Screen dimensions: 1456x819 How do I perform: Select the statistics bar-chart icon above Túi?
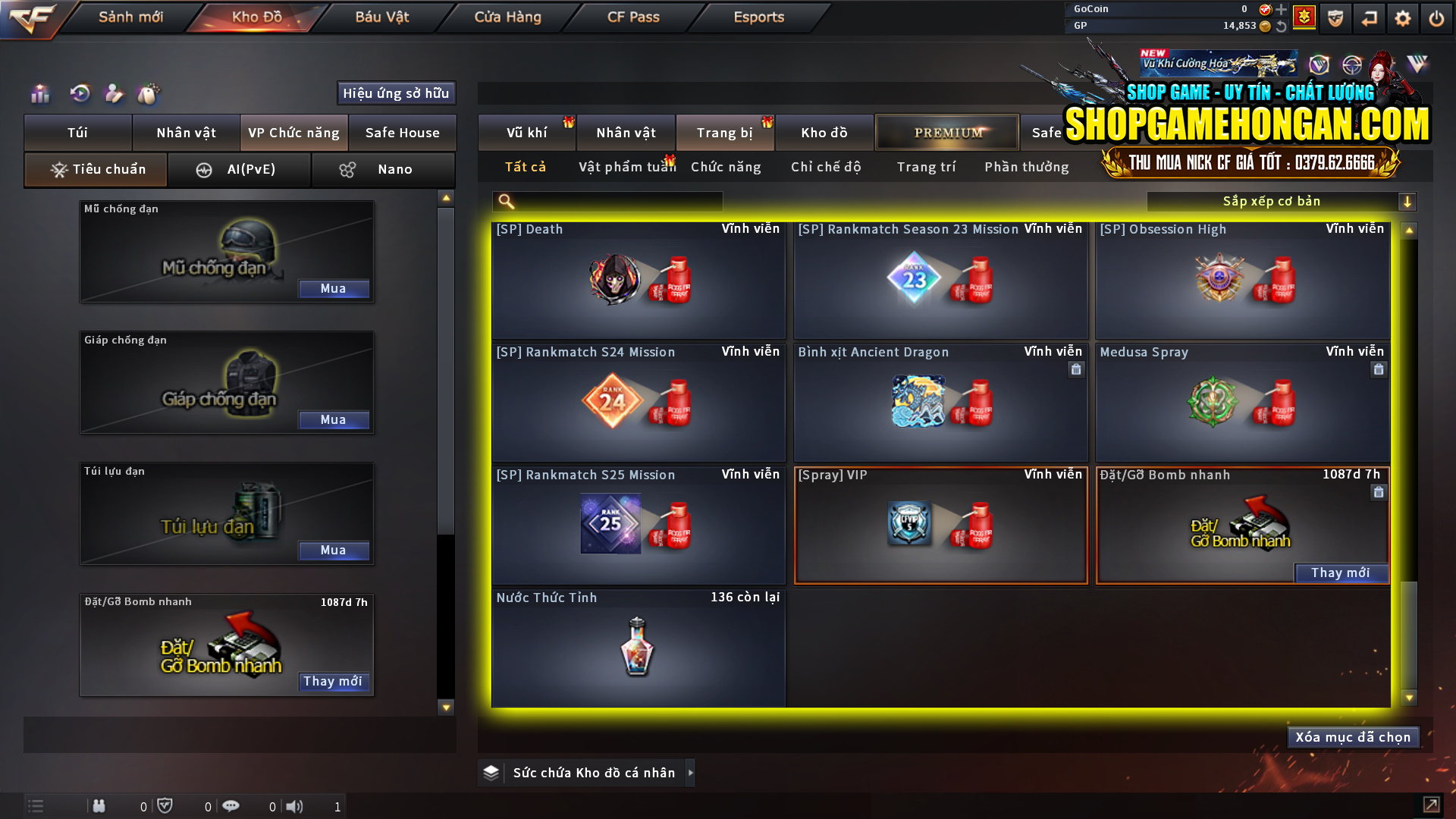point(39,94)
